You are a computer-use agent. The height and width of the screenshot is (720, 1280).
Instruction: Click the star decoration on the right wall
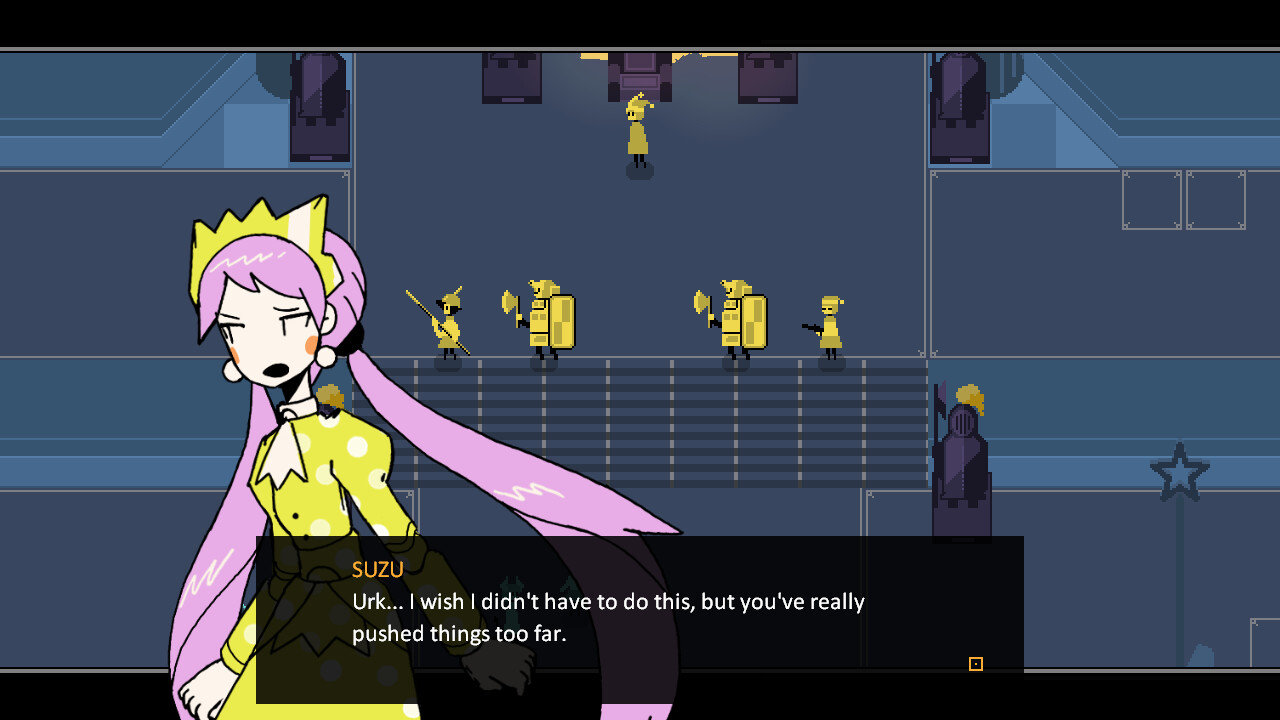(1180, 470)
